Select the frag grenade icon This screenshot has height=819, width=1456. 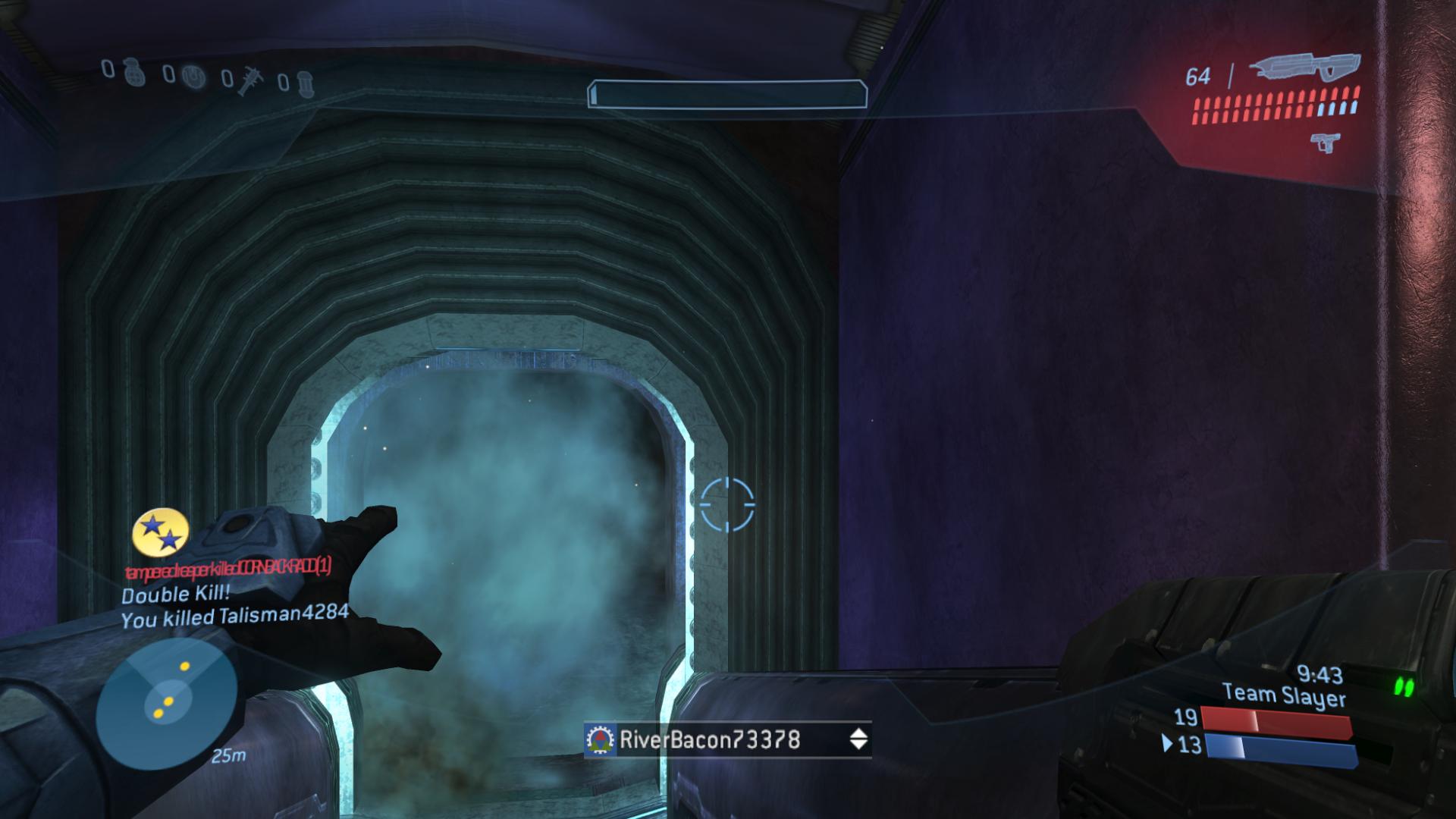click(135, 74)
